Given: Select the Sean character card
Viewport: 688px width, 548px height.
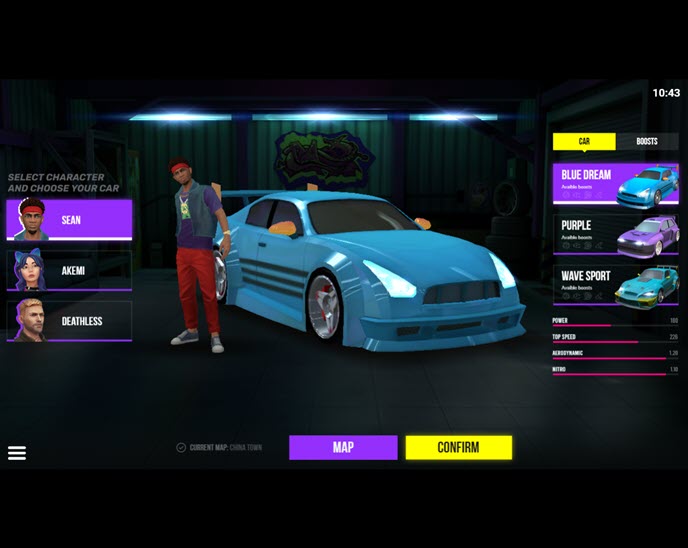Looking at the screenshot, I should pos(69,220).
